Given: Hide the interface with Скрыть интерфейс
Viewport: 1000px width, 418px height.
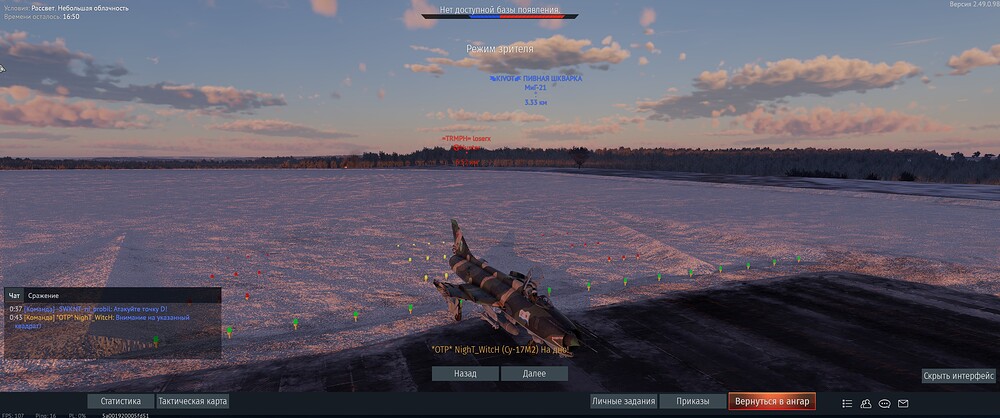Looking at the screenshot, I should pos(958,376).
